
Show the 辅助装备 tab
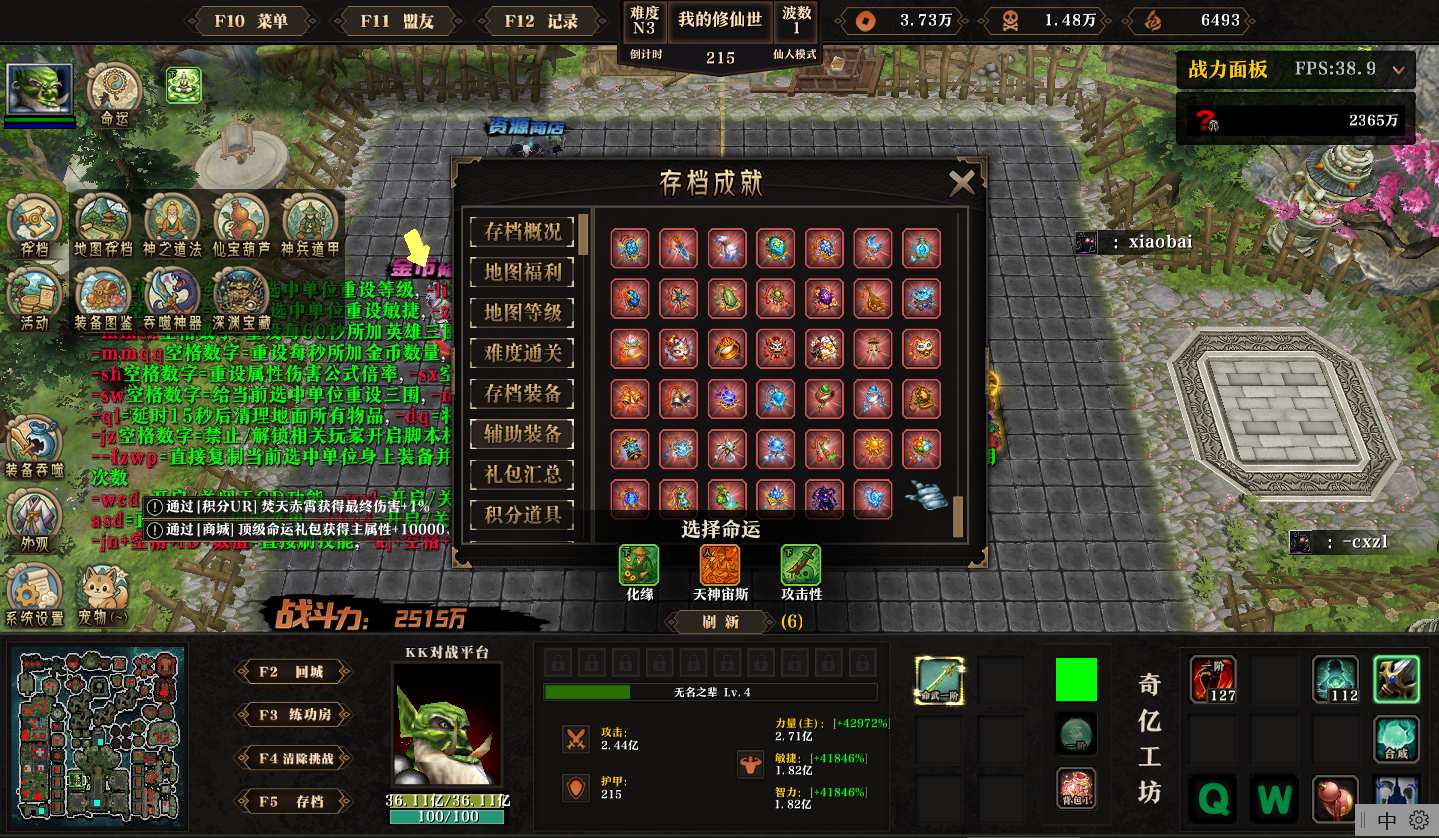[523, 434]
